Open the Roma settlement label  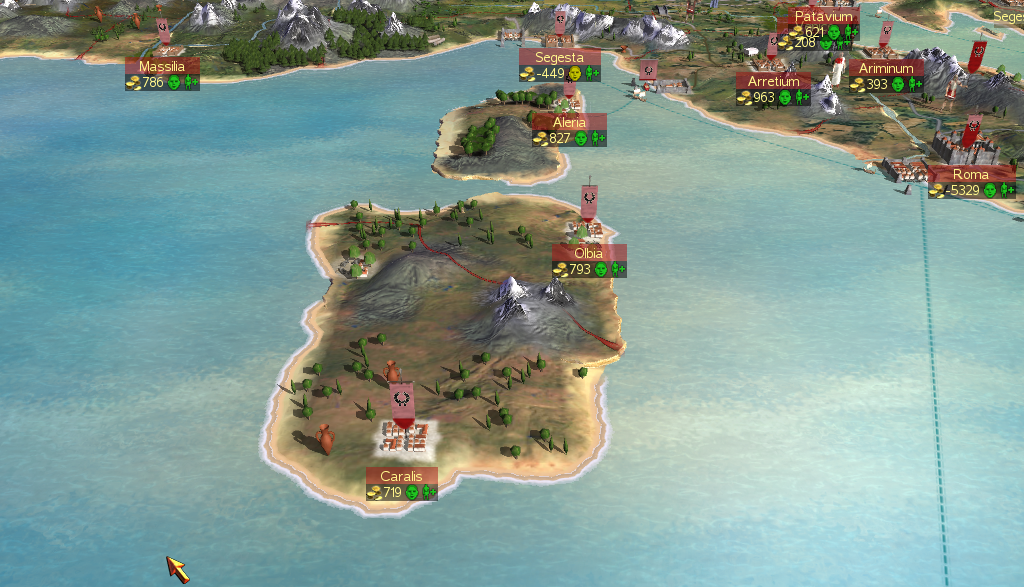pos(970,175)
